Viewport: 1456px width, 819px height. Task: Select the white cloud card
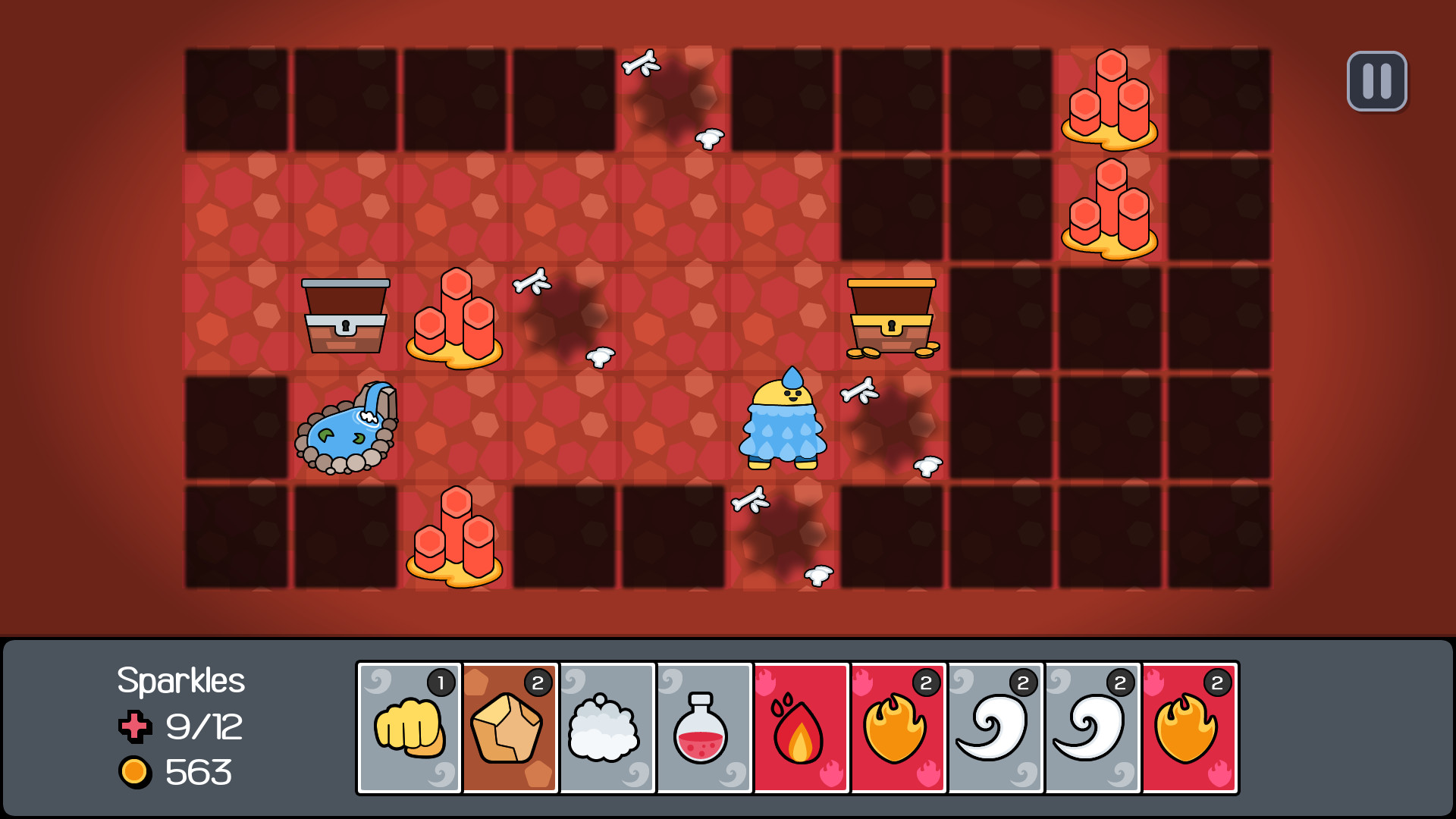coord(607,726)
